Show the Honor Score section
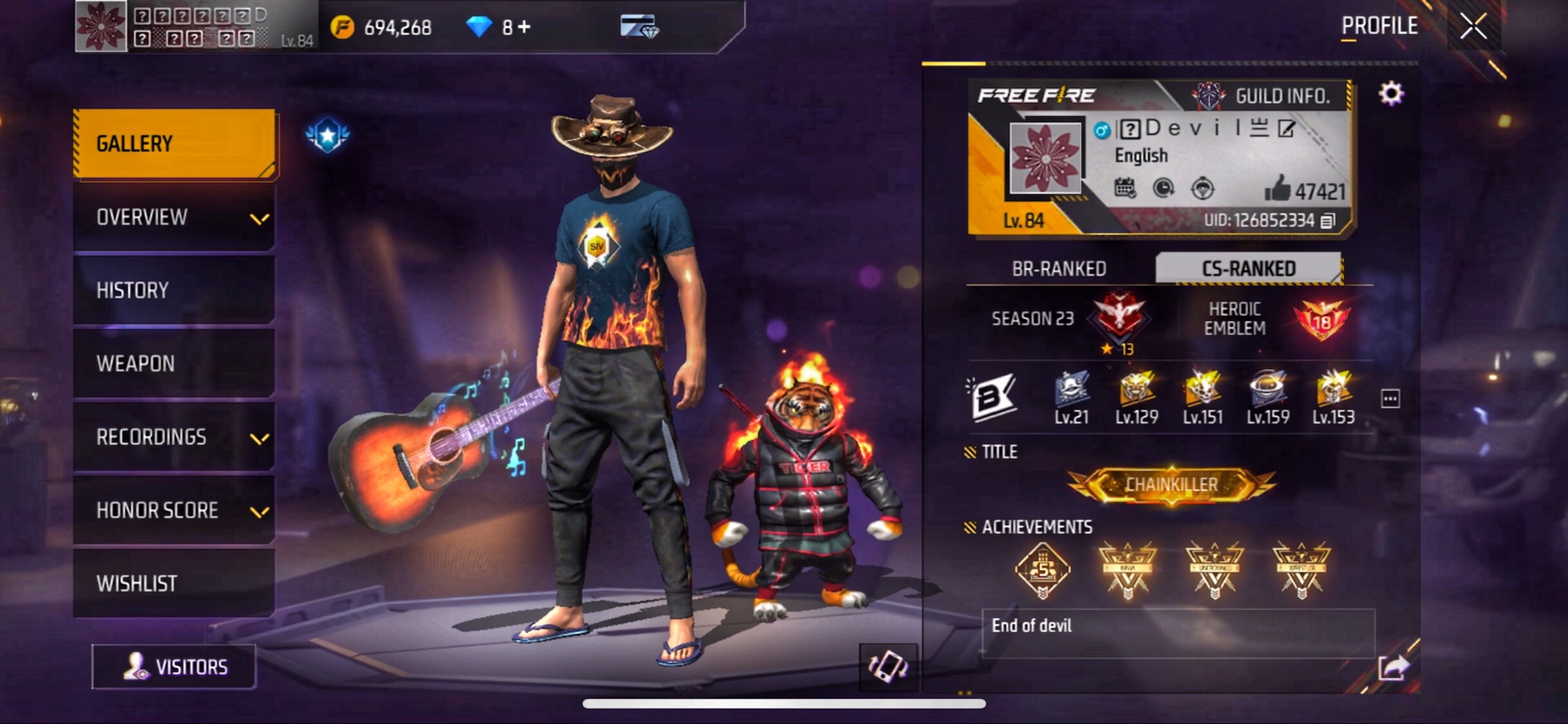This screenshot has width=1568, height=724. (x=174, y=510)
